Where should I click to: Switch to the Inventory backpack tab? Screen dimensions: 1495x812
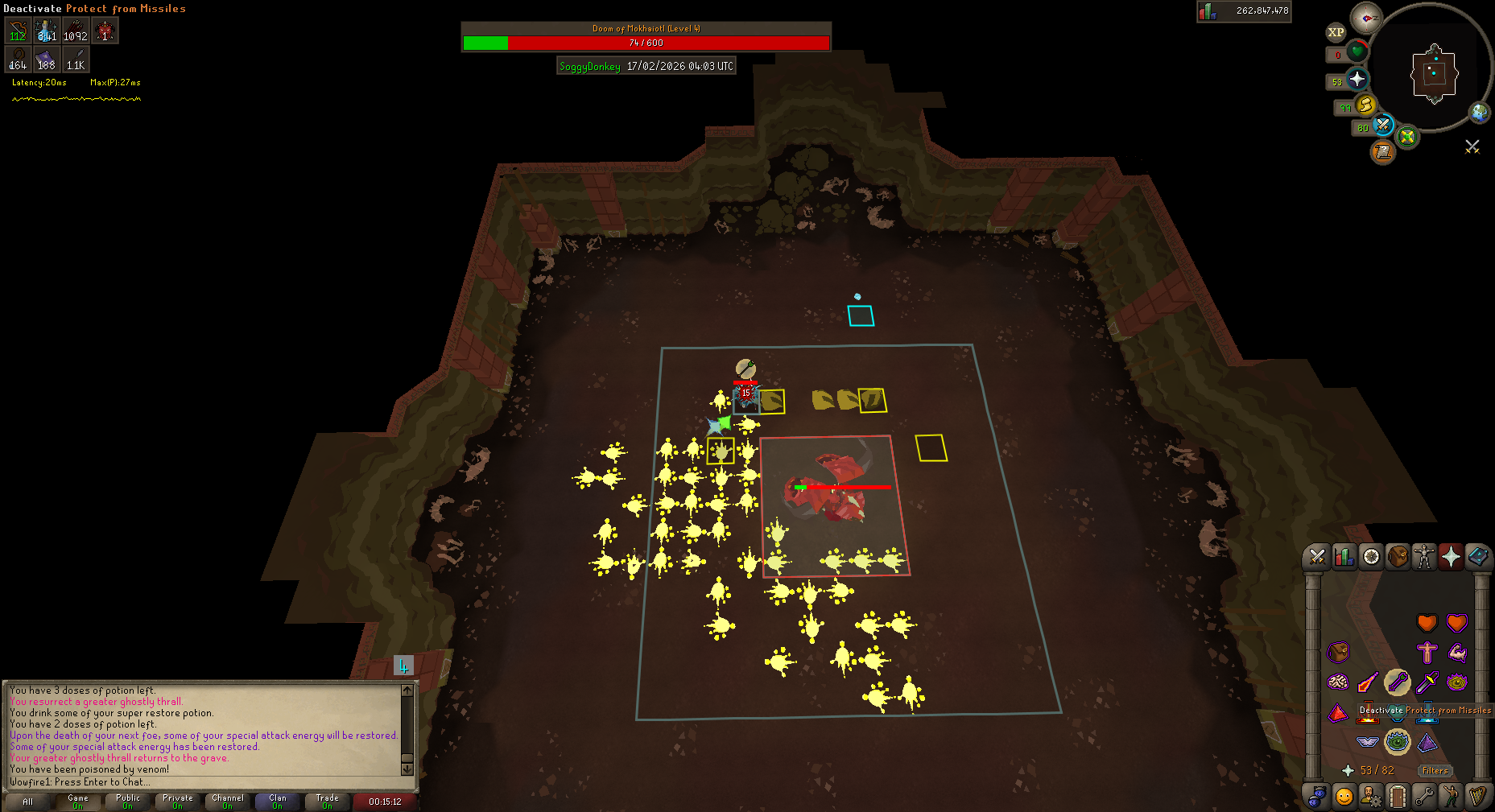coord(1398,556)
